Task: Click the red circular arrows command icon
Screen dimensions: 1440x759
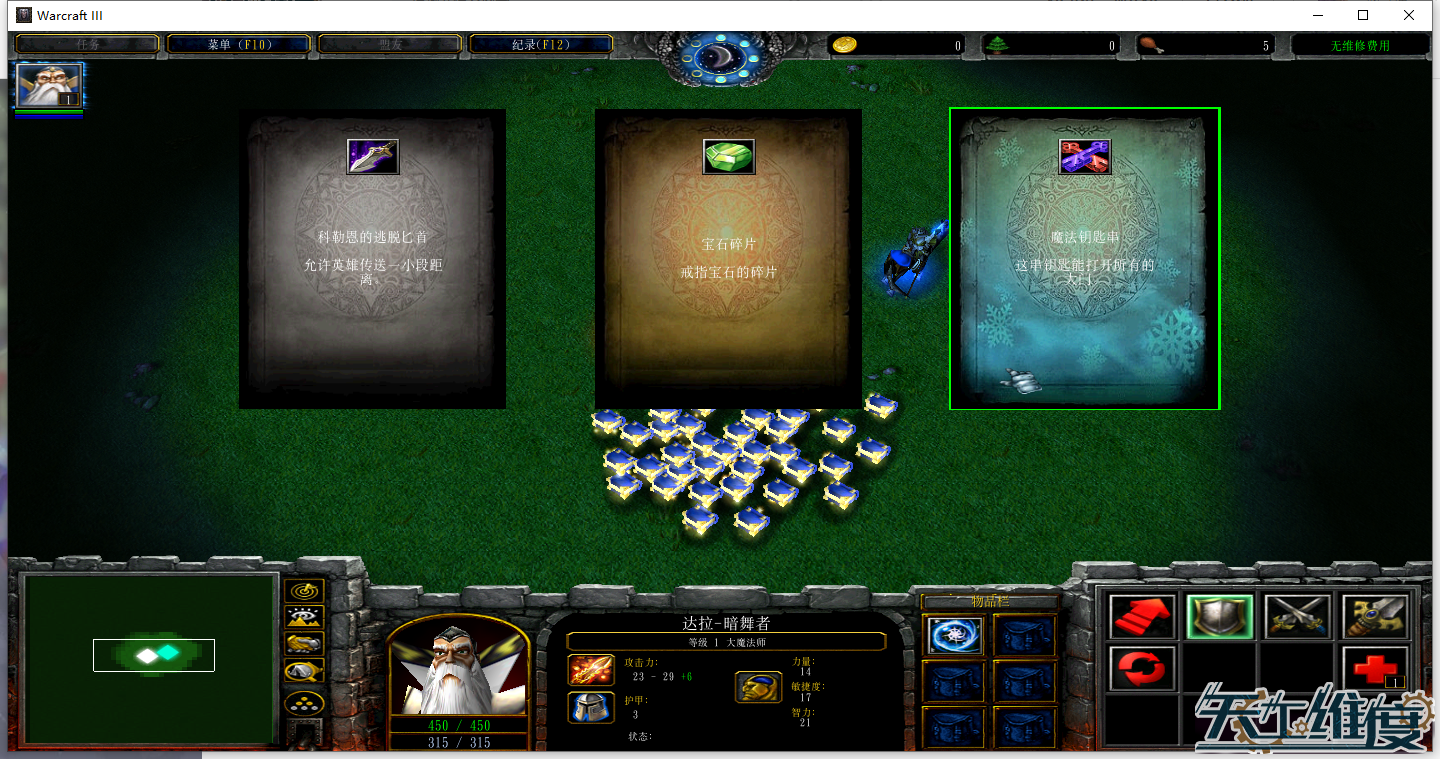Action: (1142, 667)
